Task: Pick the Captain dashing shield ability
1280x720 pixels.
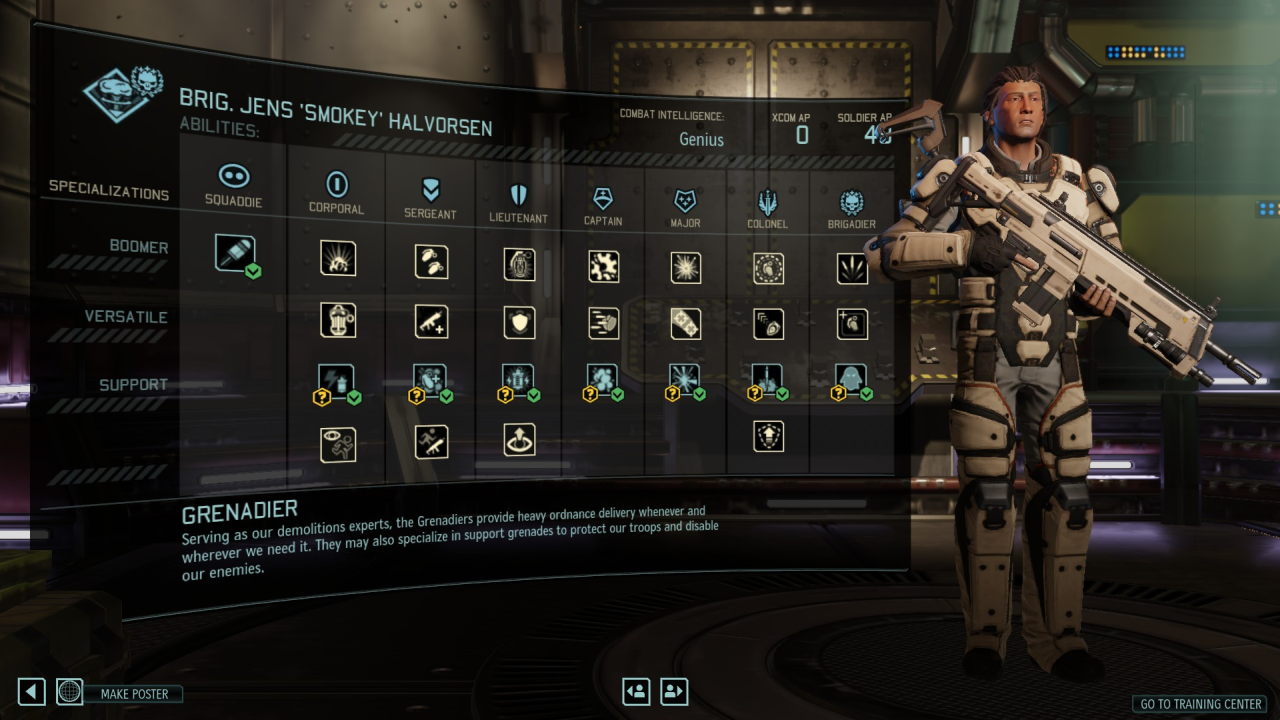Action: tap(604, 322)
